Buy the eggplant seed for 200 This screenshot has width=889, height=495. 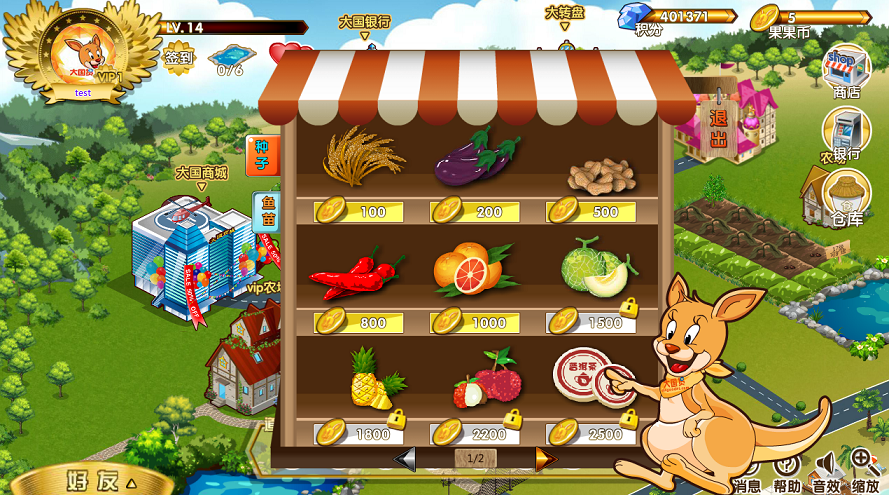point(476,159)
